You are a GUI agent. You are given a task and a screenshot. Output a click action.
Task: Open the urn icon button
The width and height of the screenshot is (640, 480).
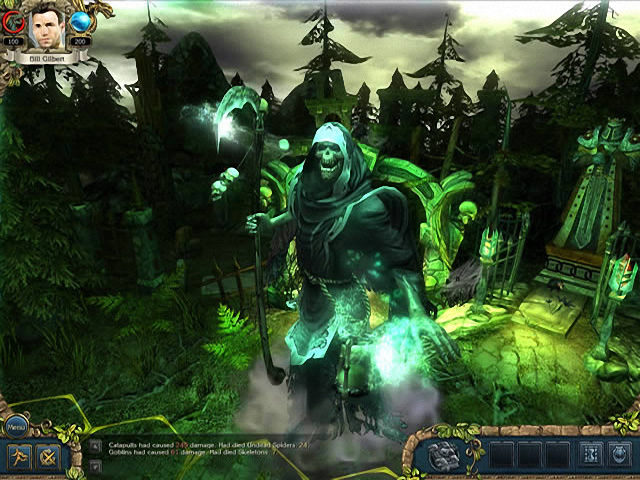tap(621, 455)
